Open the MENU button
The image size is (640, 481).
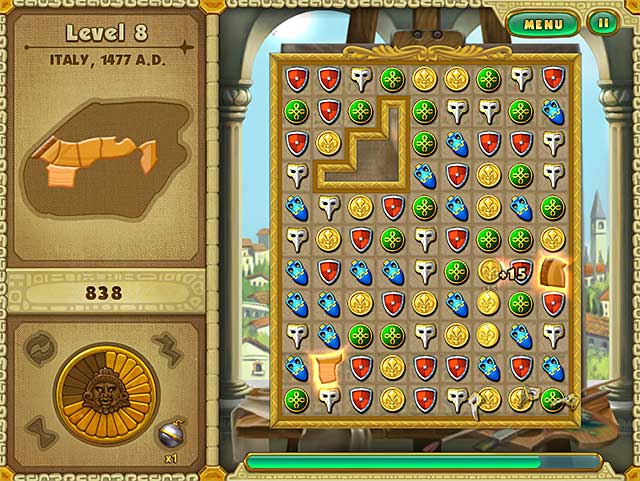[543, 23]
